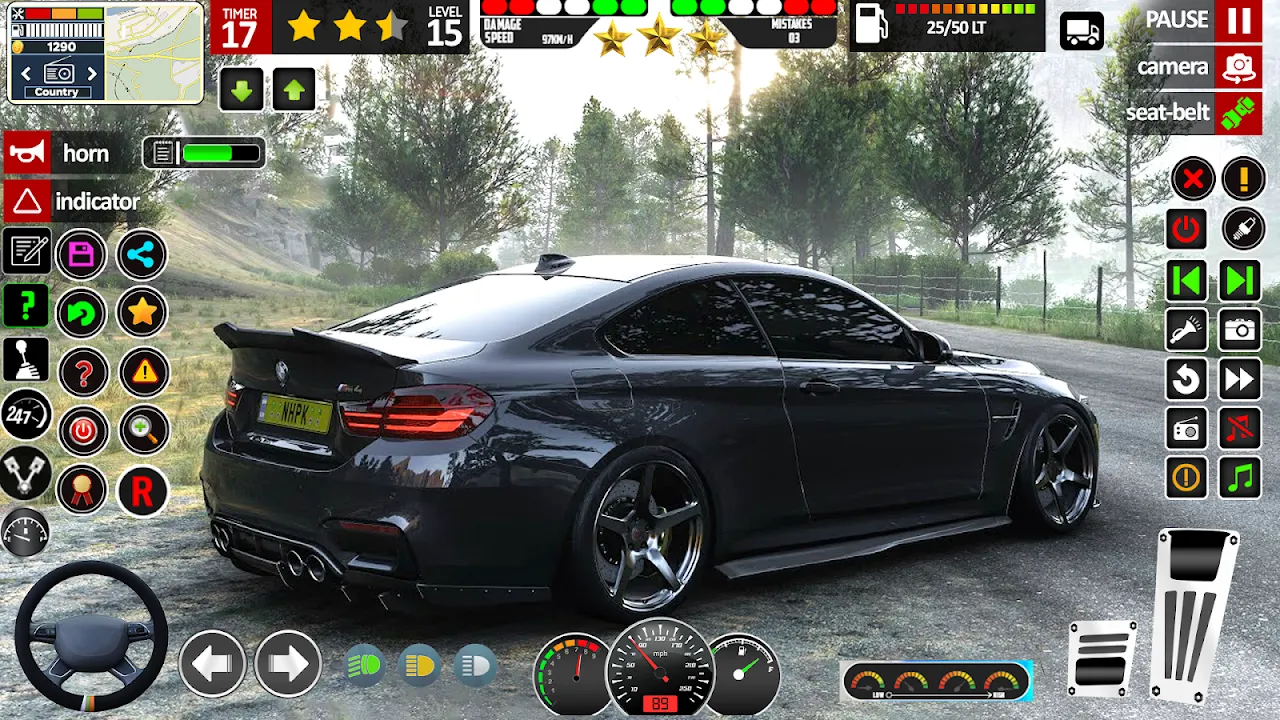This screenshot has height=720, width=1280.
Task: Take a screenshot with the camera icon
Action: [1240, 330]
